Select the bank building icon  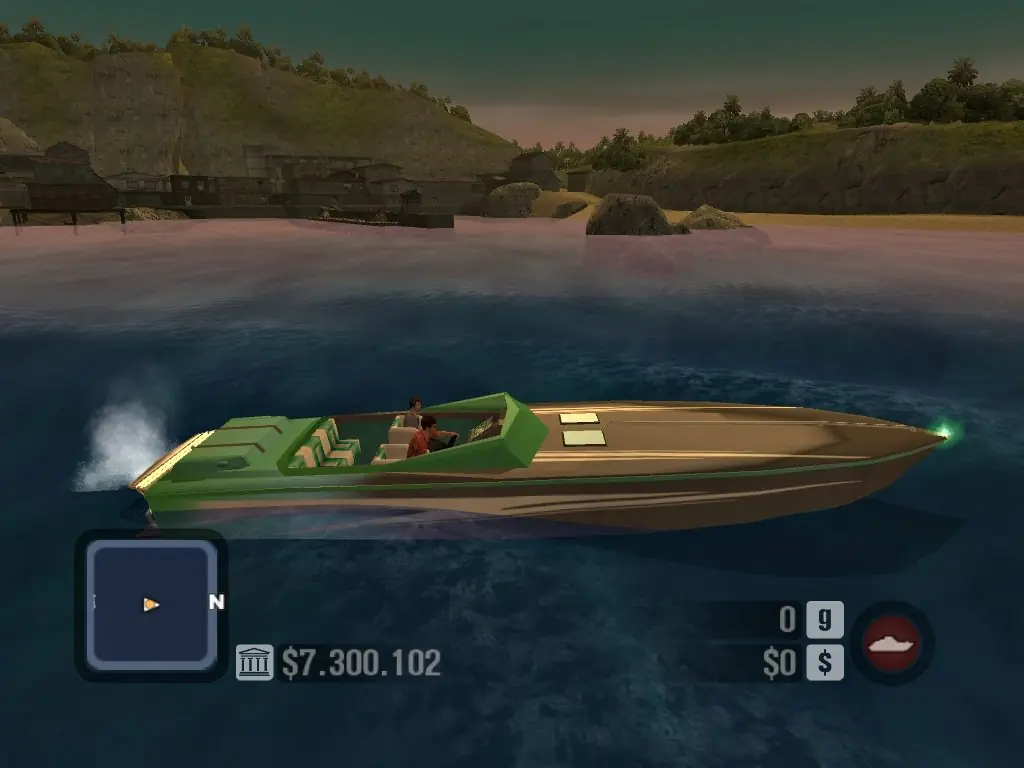click(x=254, y=662)
